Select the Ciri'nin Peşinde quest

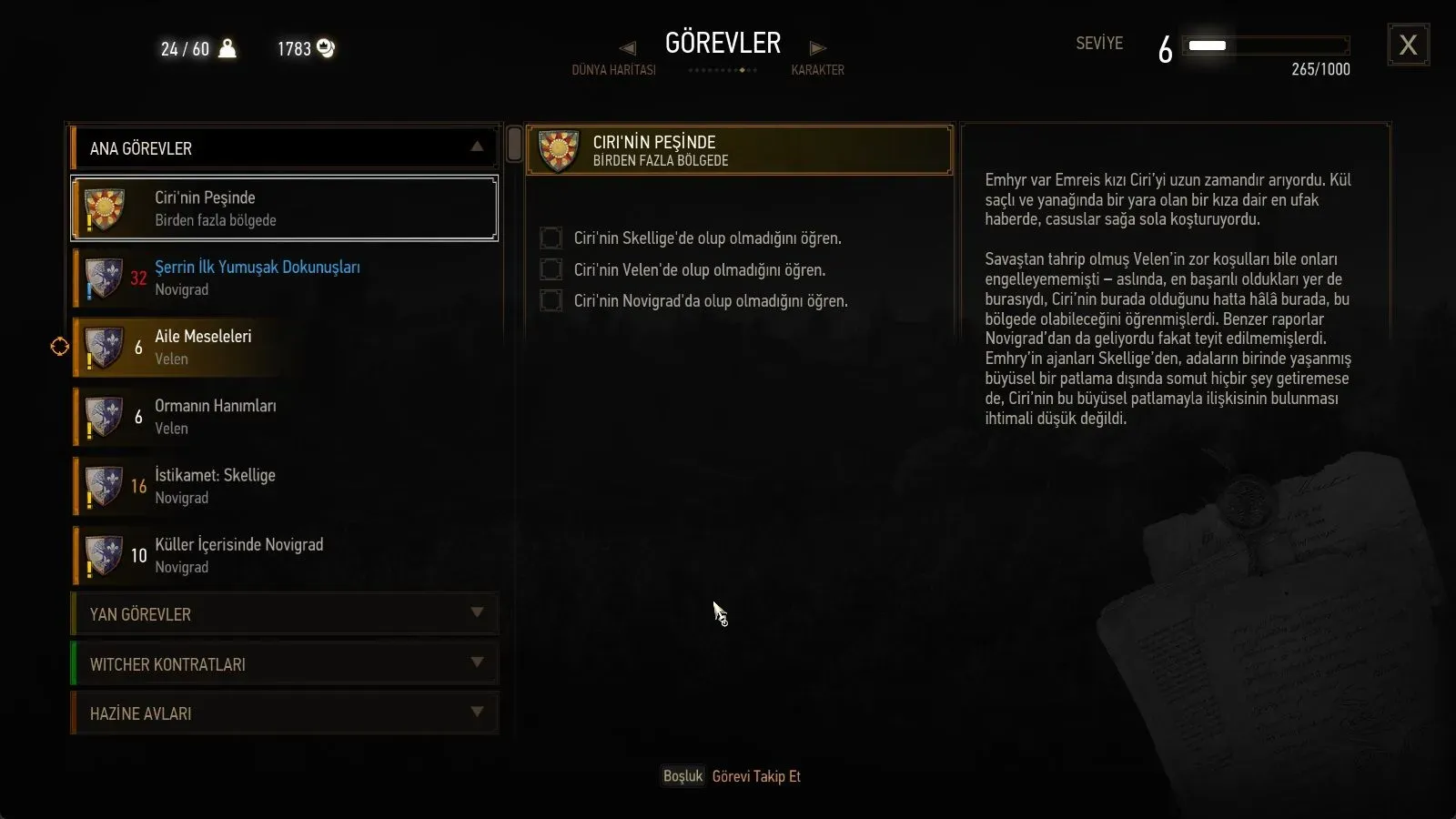point(284,208)
